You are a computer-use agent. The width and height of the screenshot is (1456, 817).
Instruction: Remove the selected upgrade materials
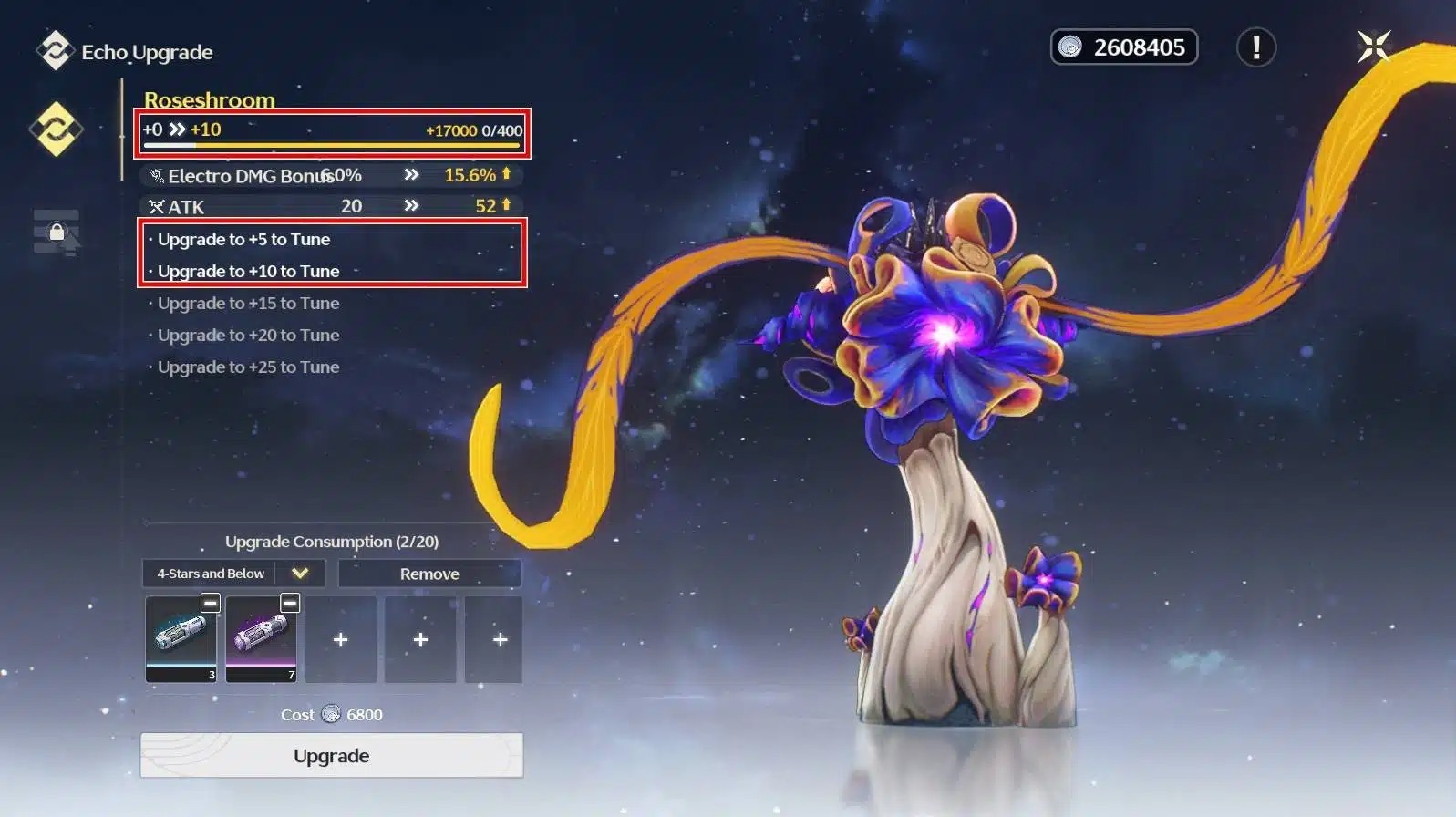click(x=429, y=574)
